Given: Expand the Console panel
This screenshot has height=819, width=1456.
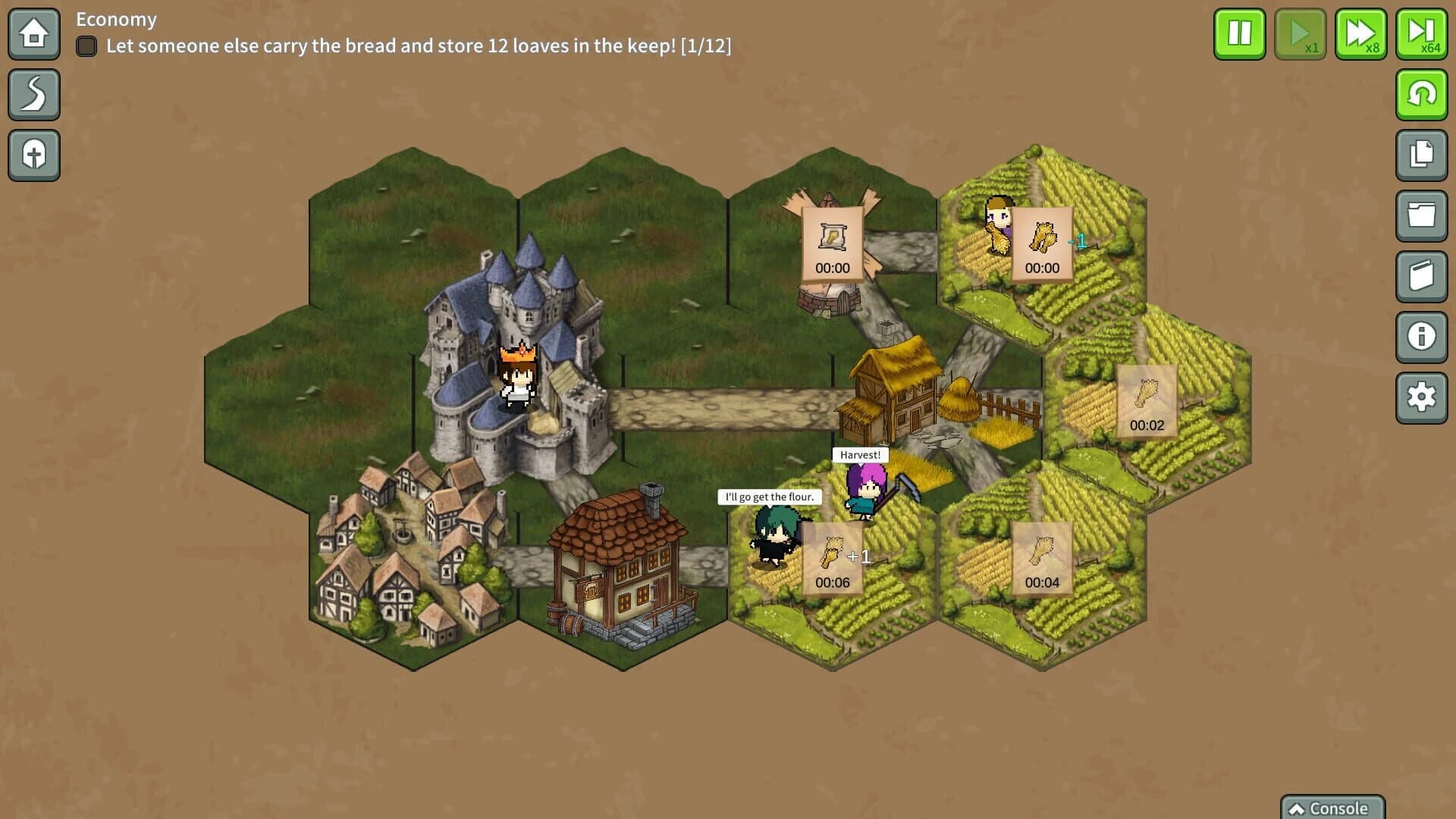Looking at the screenshot, I should pyautogui.click(x=1332, y=808).
